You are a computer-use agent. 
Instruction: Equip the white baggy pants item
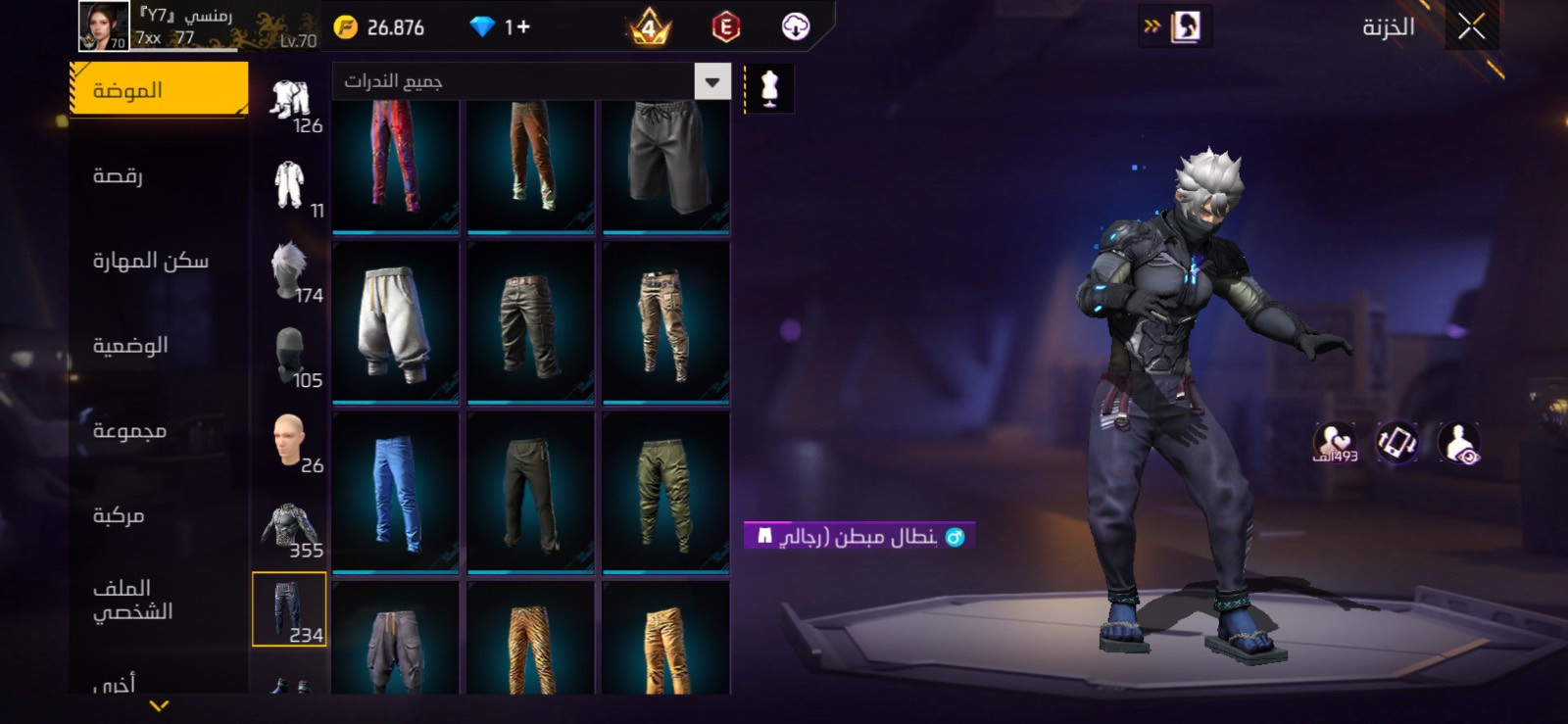[x=395, y=322]
